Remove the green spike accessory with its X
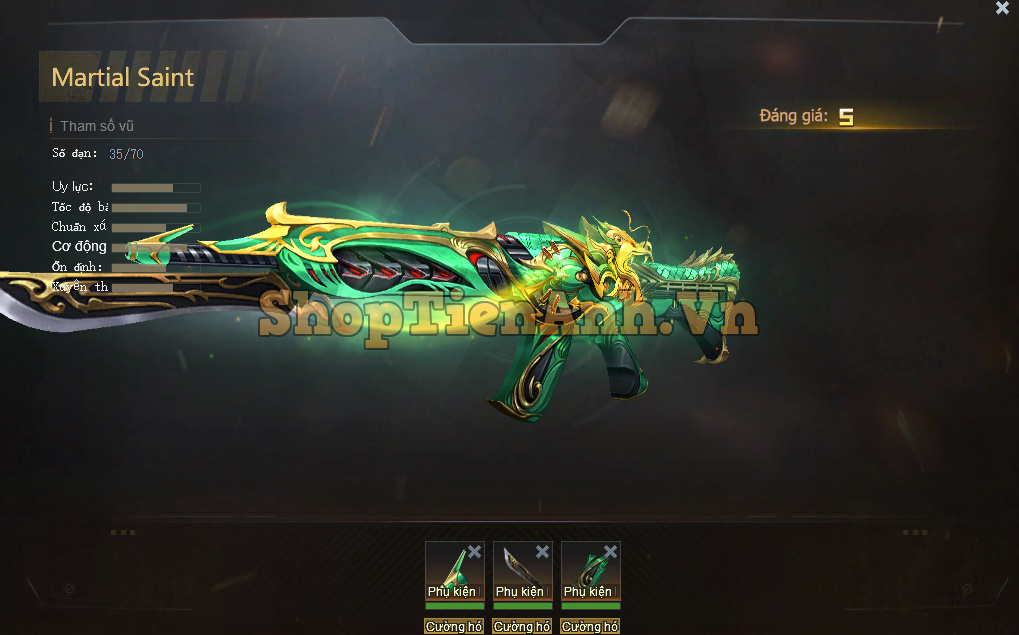The width and height of the screenshot is (1019, 635). 474,552
